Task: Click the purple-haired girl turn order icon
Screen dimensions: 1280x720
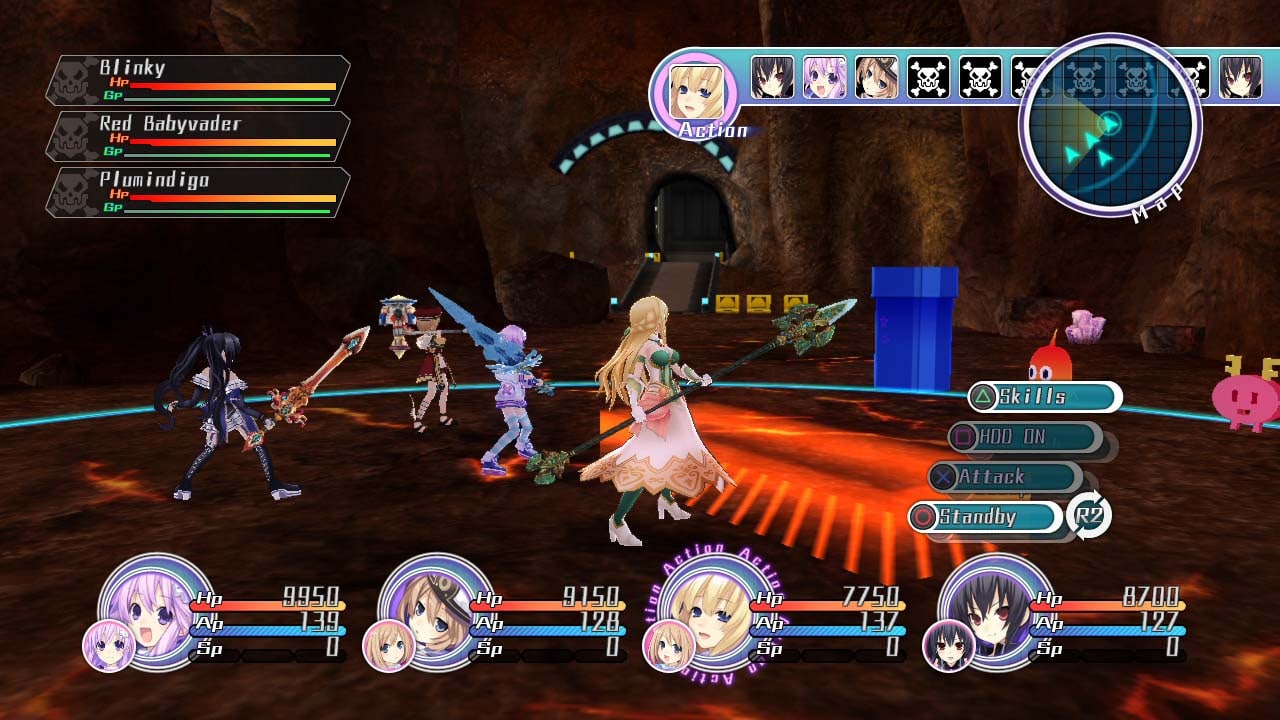Action: (x=825, y=77)
